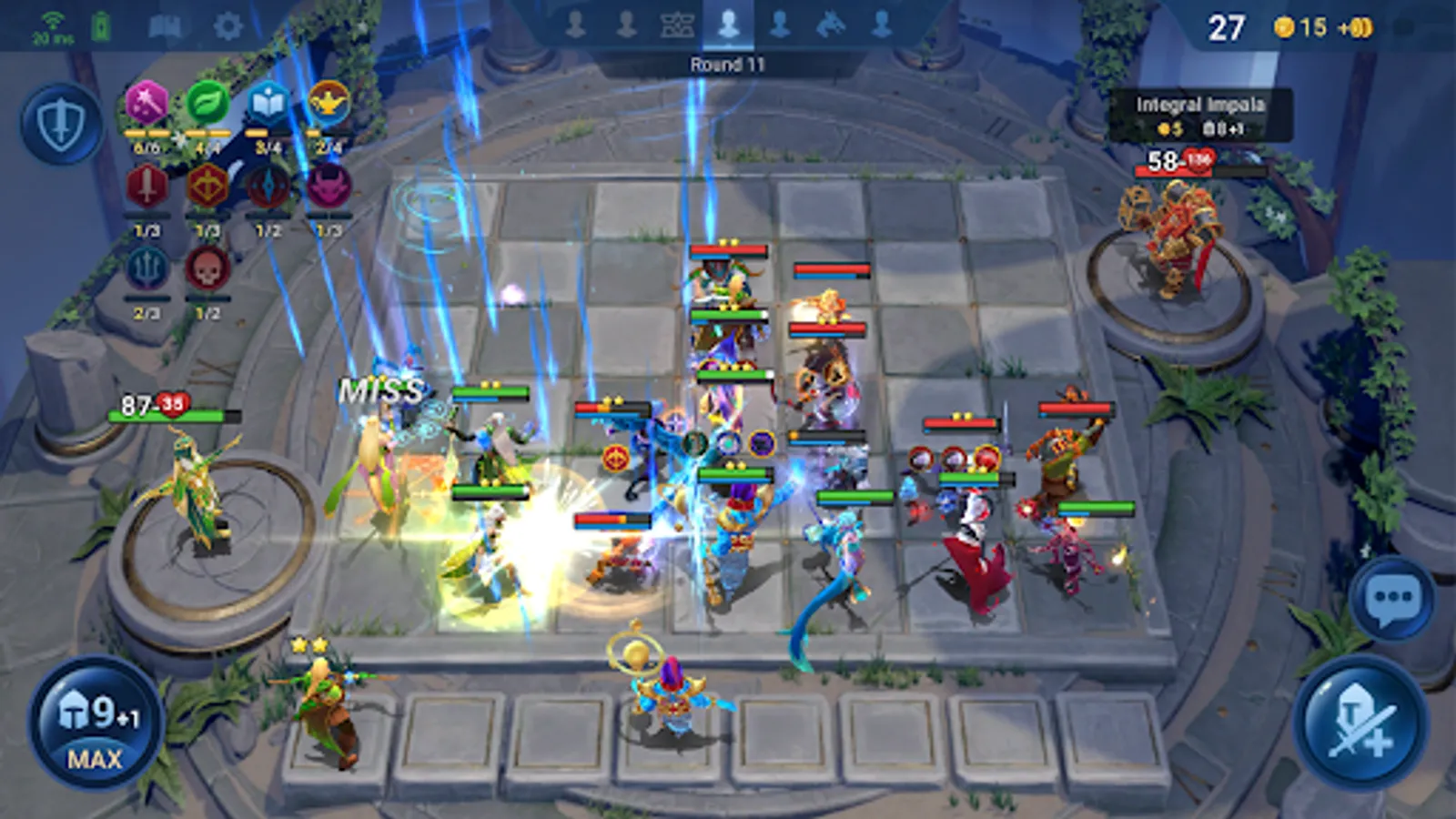Select the highlighted player avatar tab
Image resolution: width=1456 pixels, height=819 pixels.
pos(728,25)
